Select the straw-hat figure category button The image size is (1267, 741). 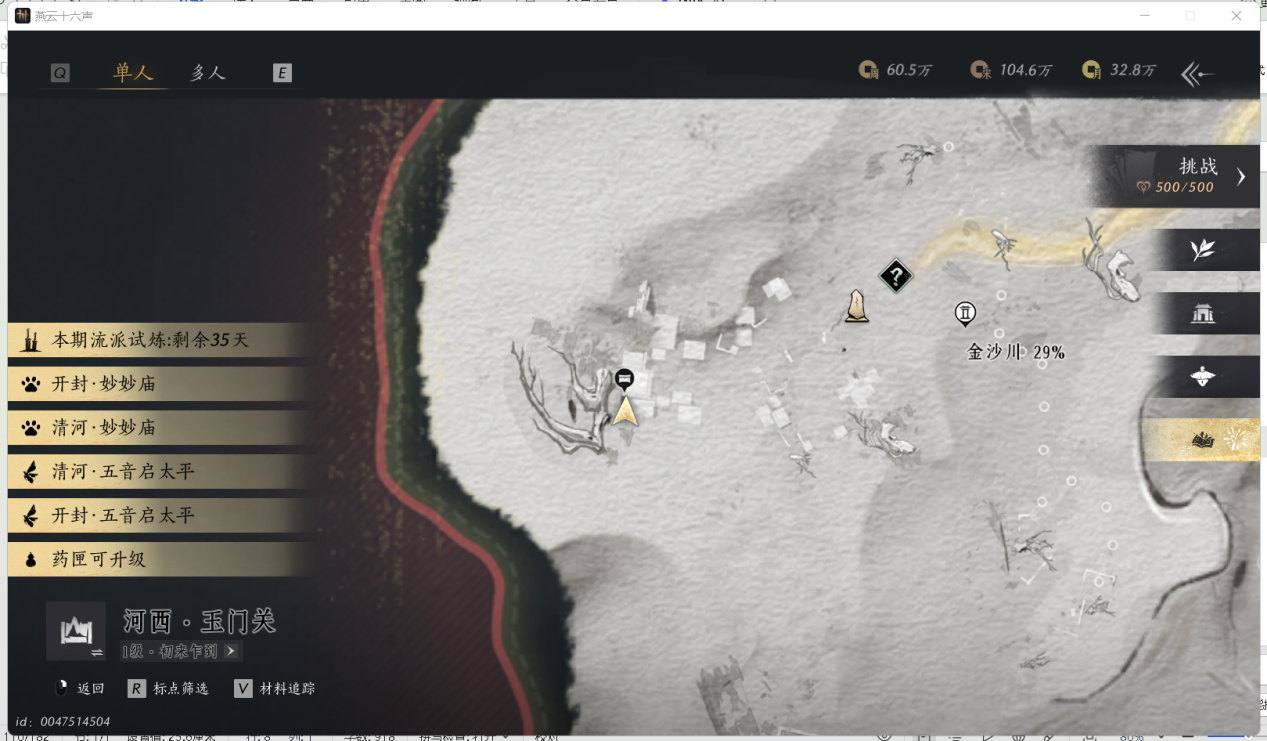pyautogui.click(x=1203, y=377)
